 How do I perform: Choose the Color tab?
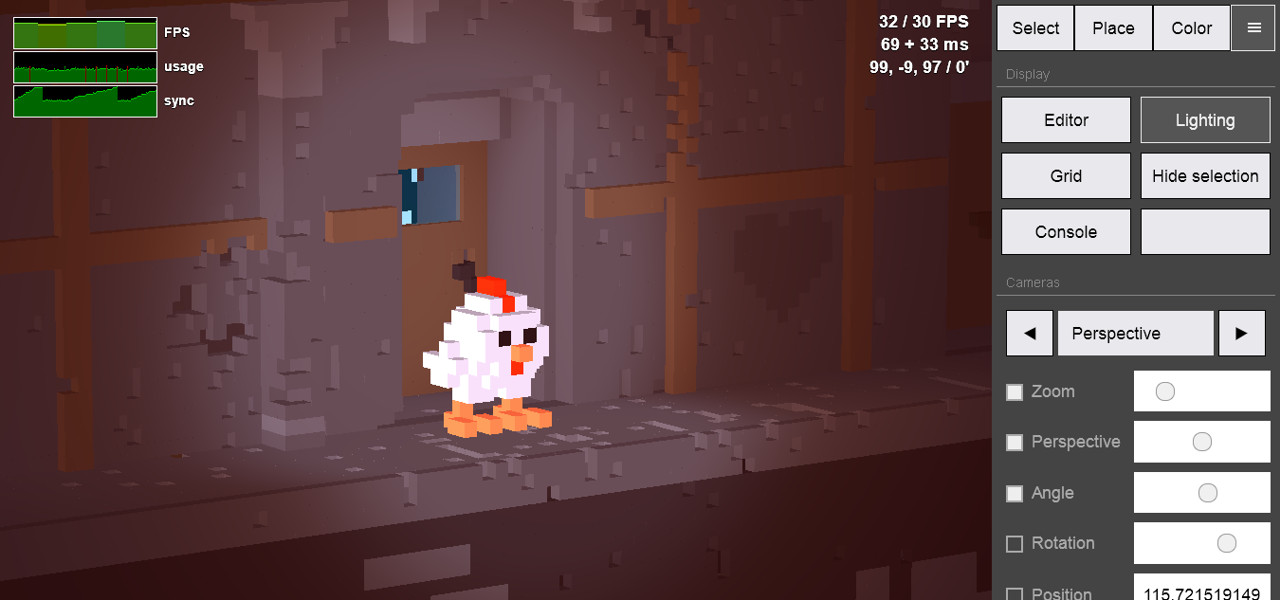[1191, 28]
